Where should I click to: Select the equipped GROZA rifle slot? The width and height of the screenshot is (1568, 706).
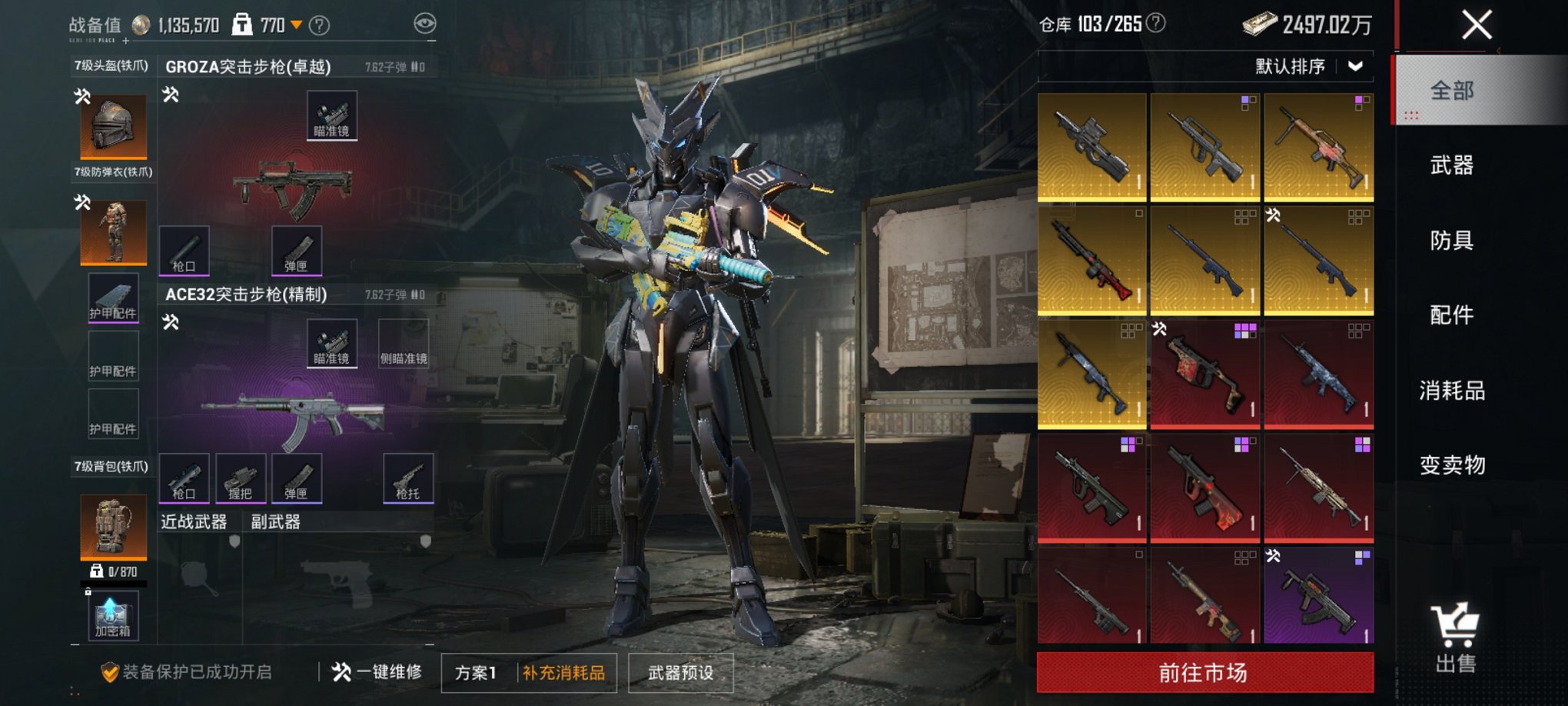(x=293, y=185)
